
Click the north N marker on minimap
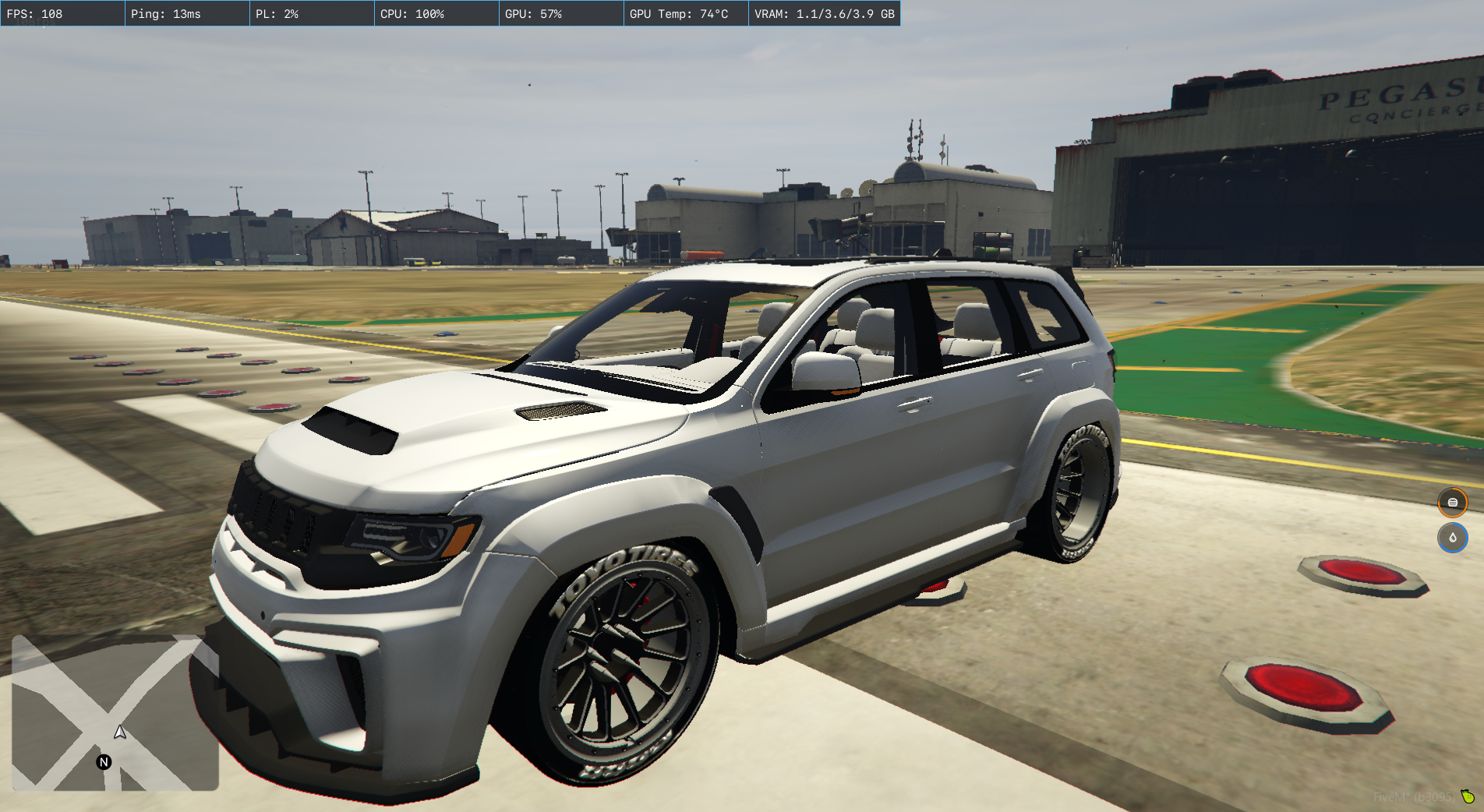pos(104,762)
